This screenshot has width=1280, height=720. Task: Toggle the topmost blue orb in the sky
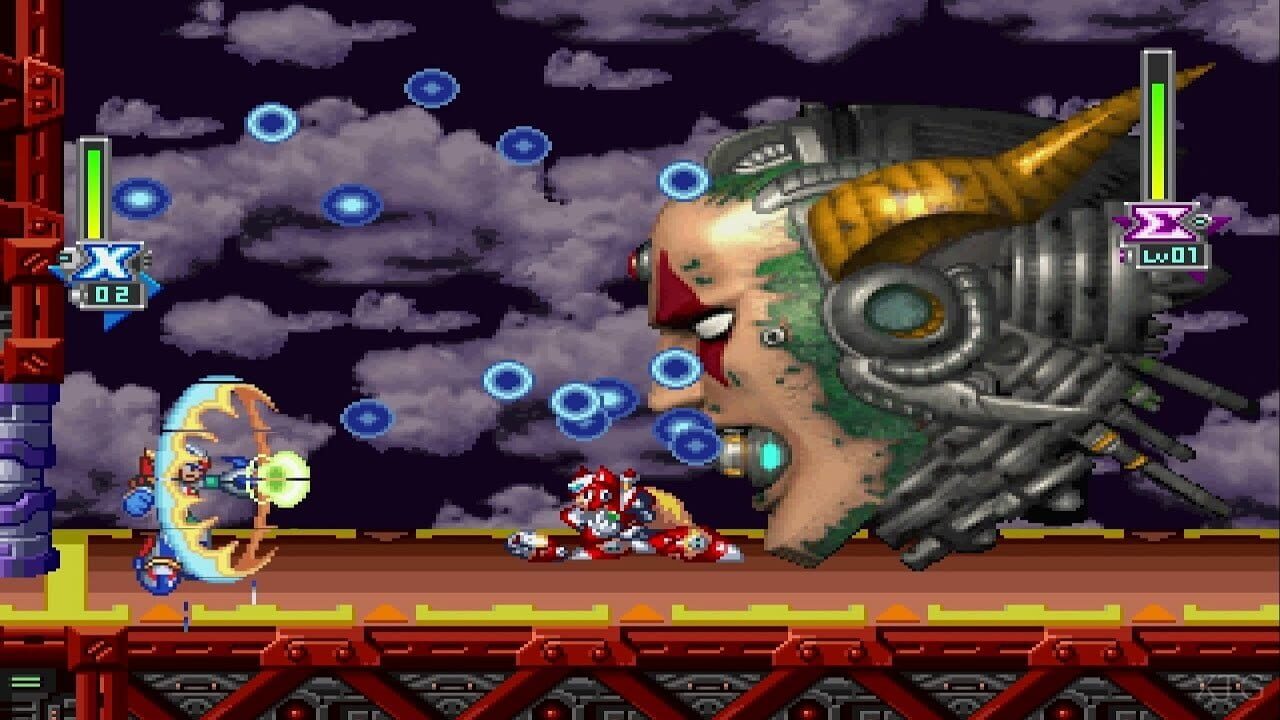(x=430, y=90)
